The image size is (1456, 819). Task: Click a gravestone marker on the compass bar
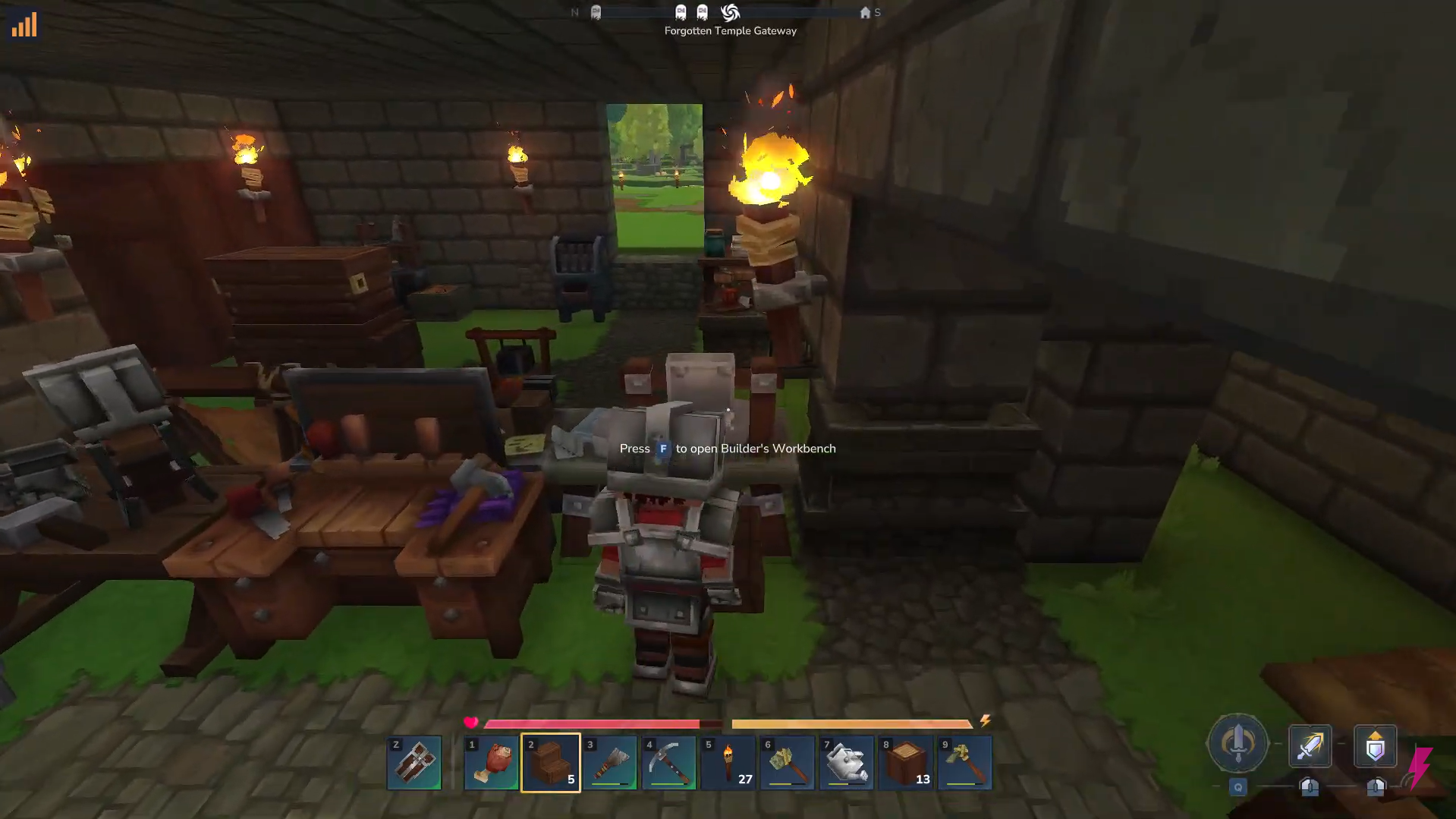click(681, 11)
